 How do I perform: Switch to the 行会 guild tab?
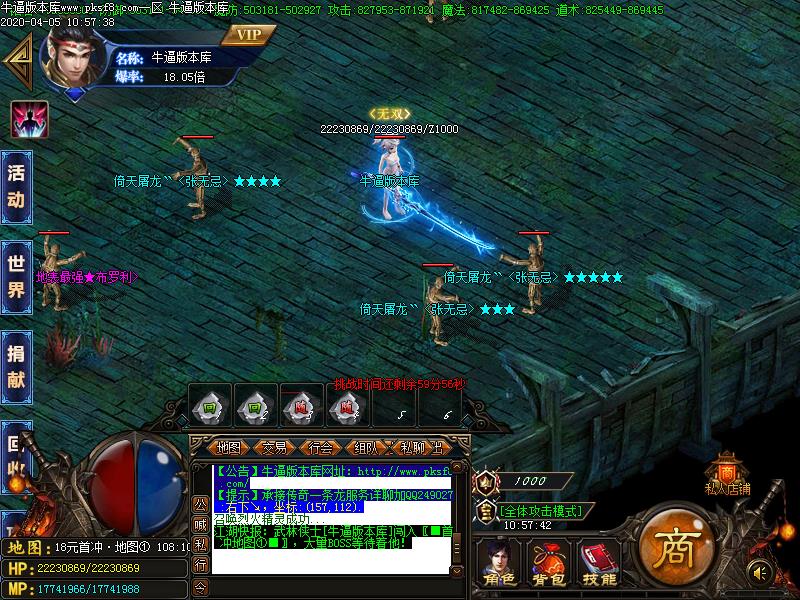pos(320,447)
